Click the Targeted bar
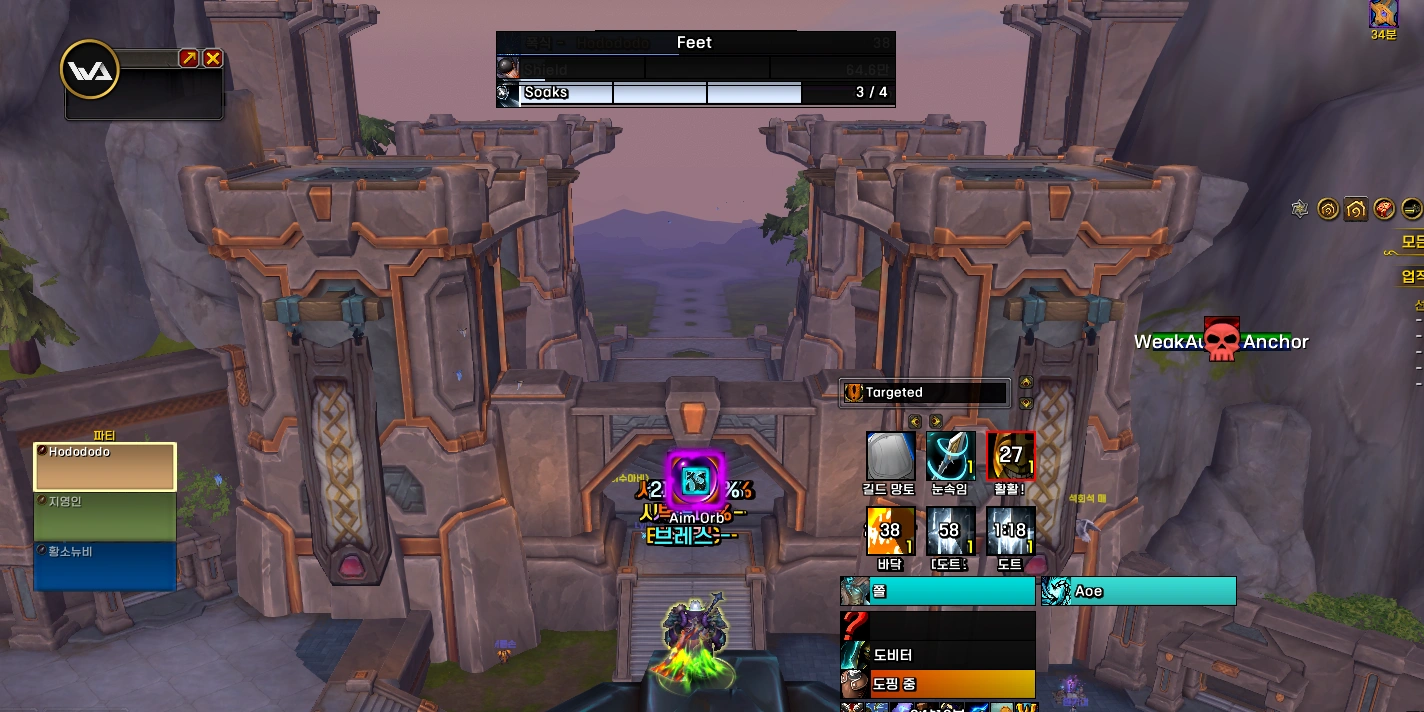 (925, 393)
